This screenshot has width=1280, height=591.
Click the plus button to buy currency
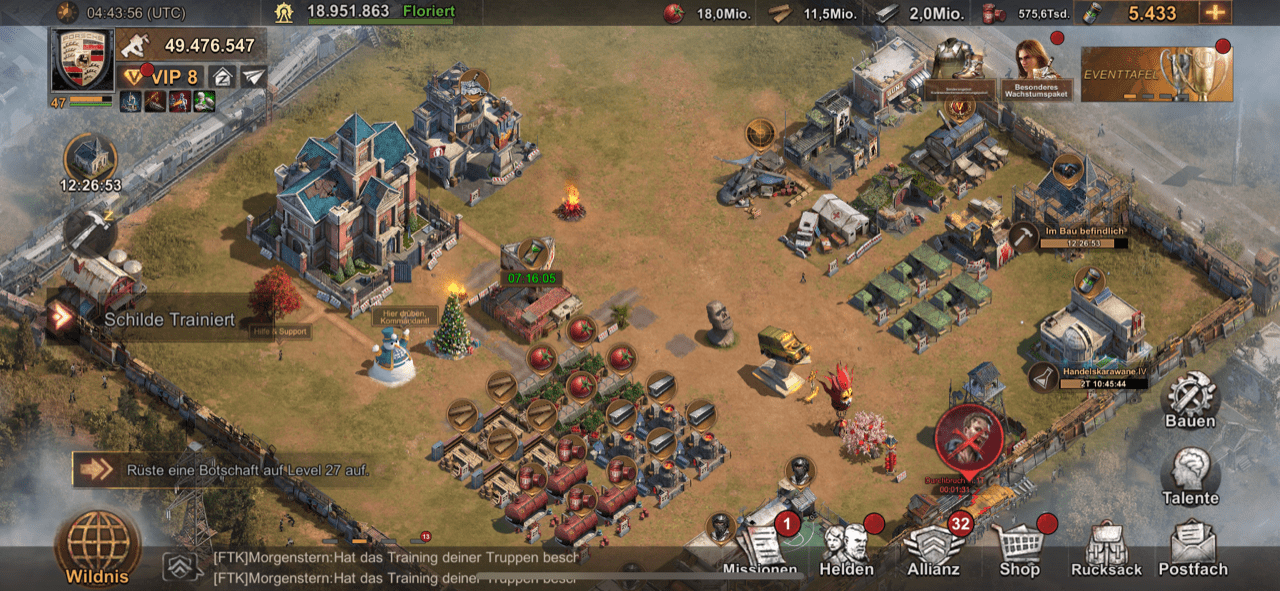(1215, 13)
